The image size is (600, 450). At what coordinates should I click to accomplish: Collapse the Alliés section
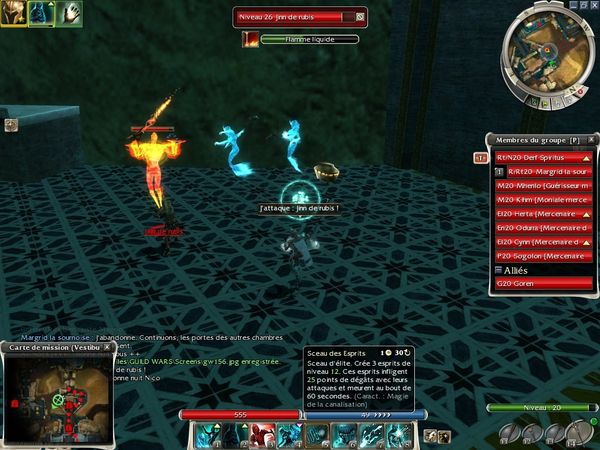[x=499, y=270]
